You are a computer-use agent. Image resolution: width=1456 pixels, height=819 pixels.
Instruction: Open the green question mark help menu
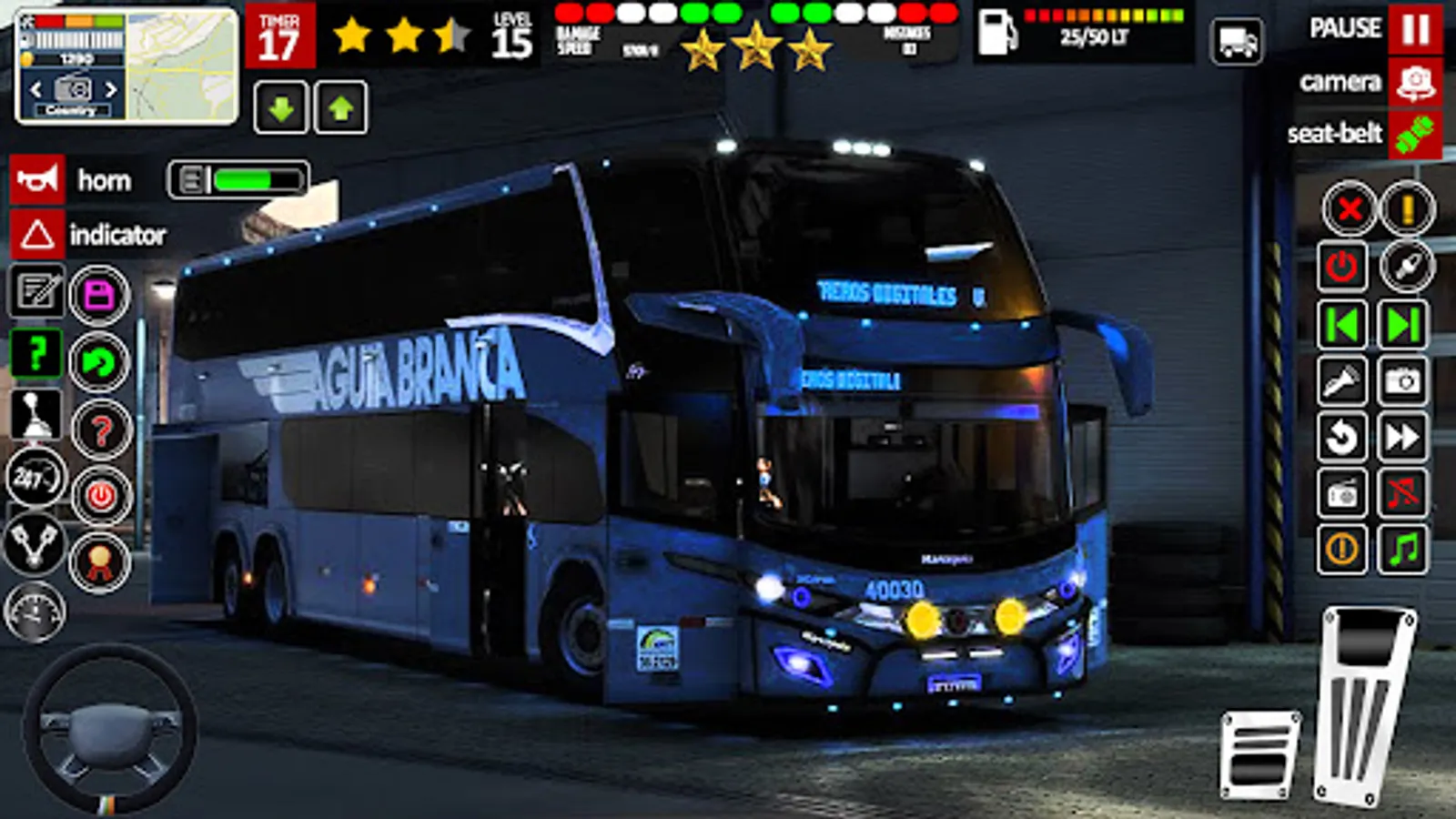click(35, 352)
